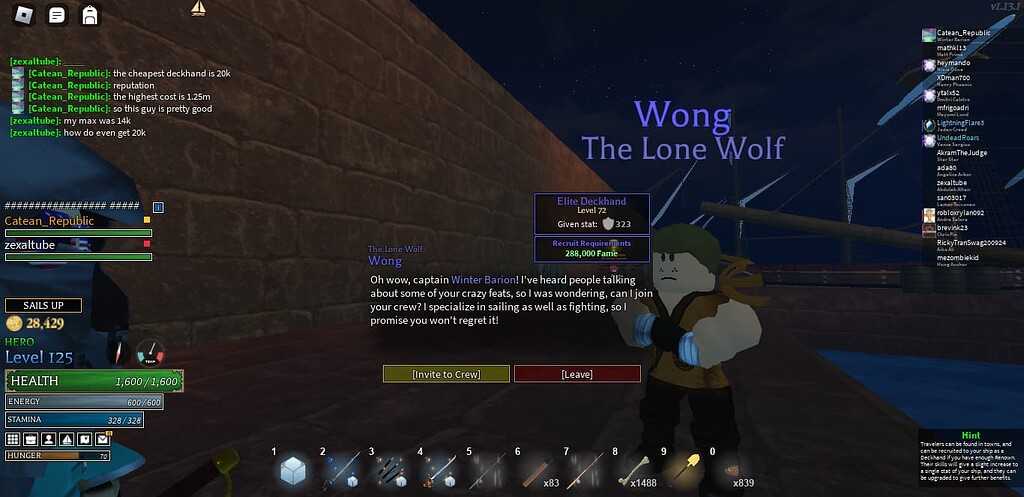Click the Sails Up button

click(x=43, y=305)
